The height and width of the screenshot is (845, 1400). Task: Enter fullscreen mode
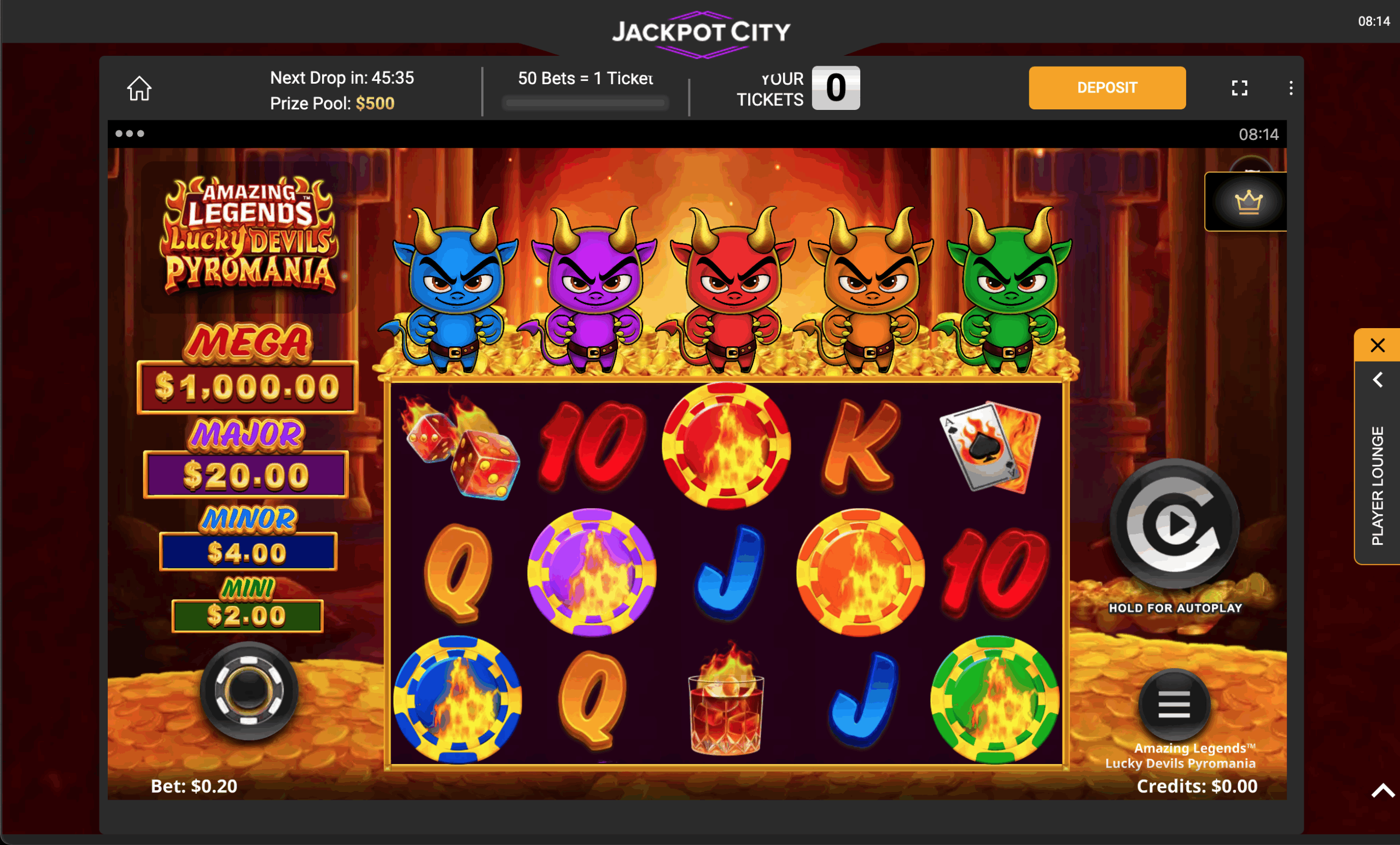[1240, 88]
